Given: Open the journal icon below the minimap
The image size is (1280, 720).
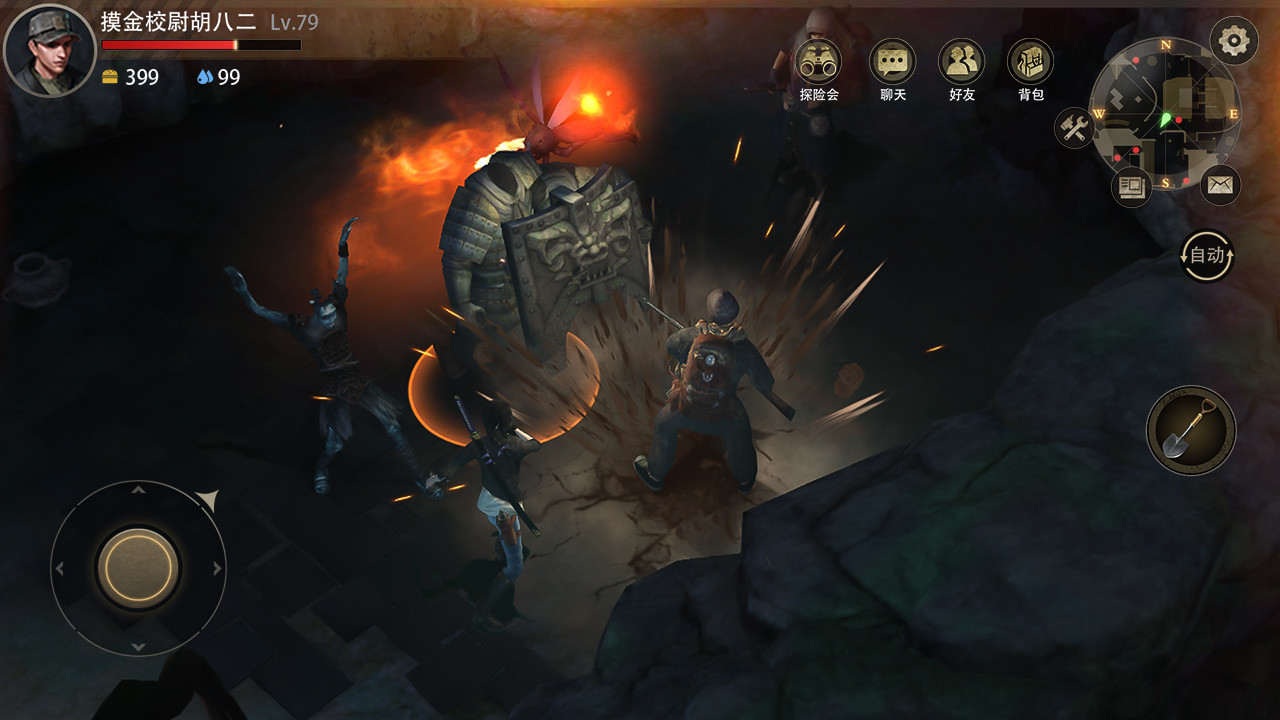Looking at the screenshot, I should click(x=1131, y=185).
